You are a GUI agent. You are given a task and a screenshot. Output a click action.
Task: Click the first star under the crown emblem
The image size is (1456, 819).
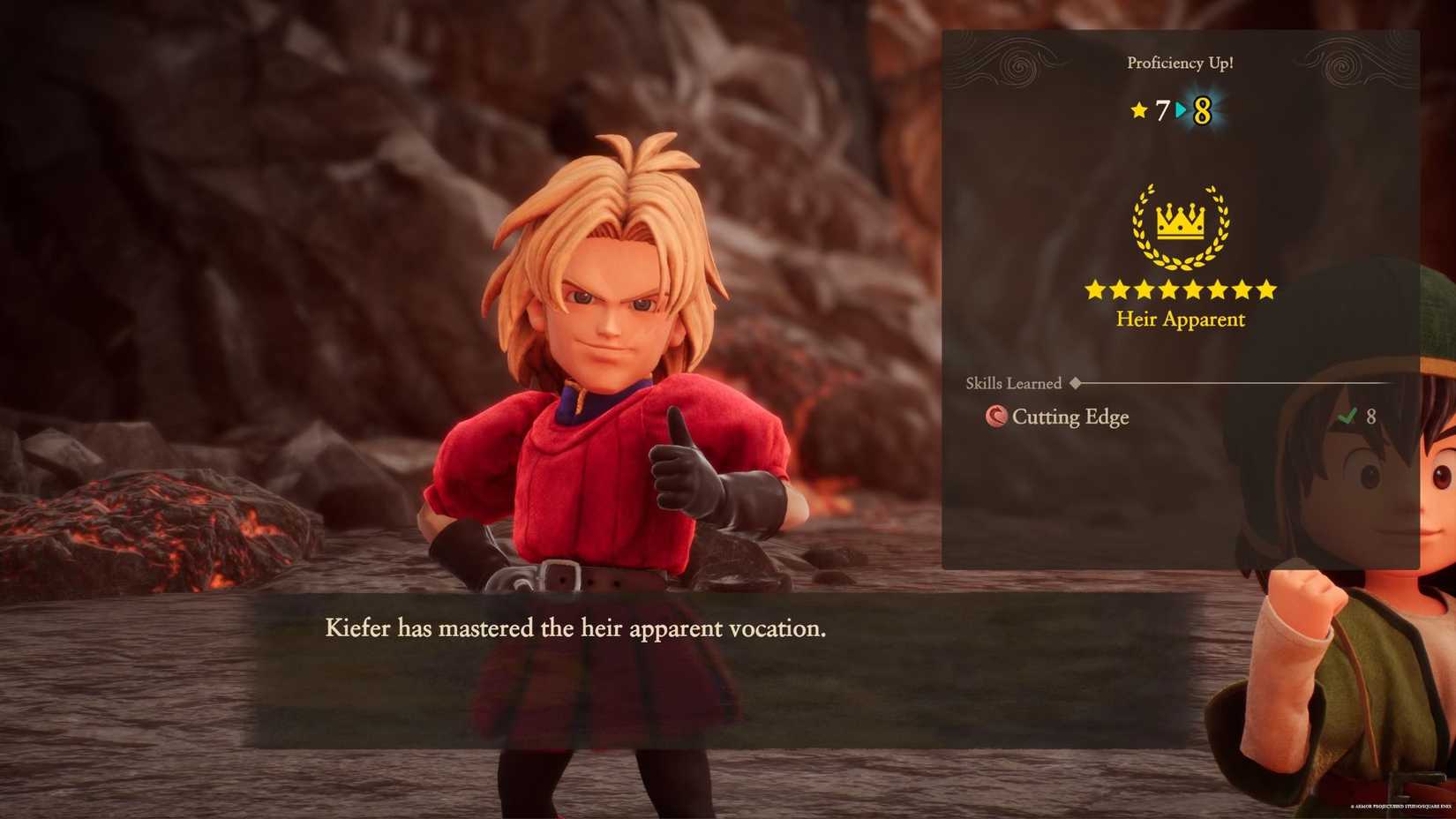tap(1096, 289)
